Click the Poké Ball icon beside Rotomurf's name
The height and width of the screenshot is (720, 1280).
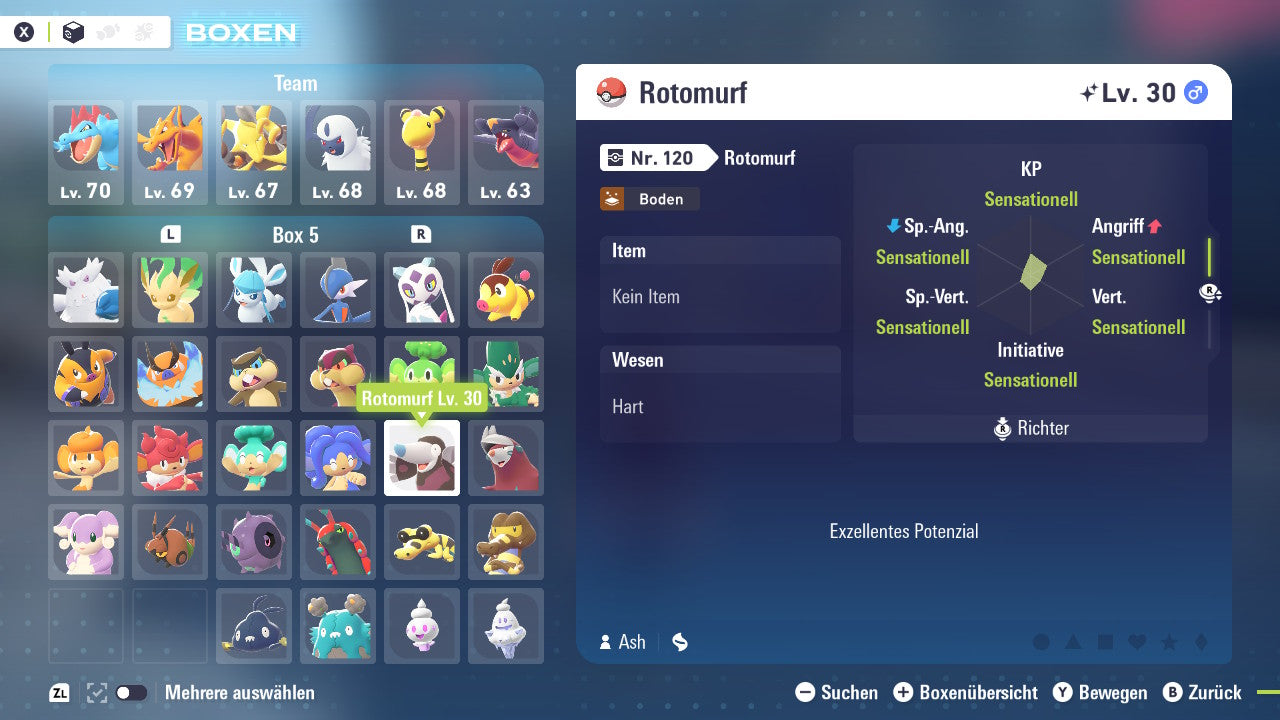611,93
